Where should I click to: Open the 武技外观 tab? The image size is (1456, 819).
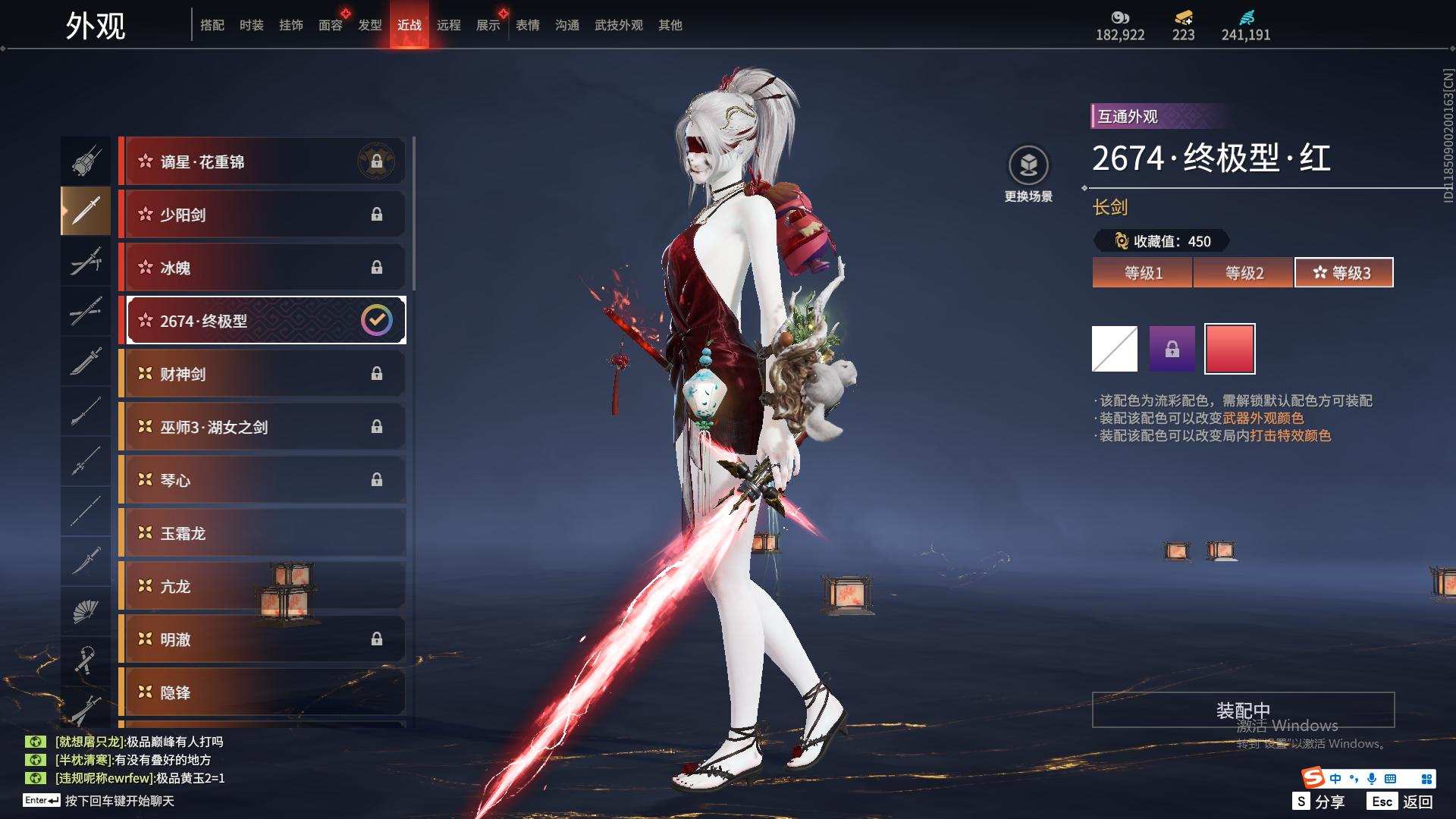coord(618,25)
